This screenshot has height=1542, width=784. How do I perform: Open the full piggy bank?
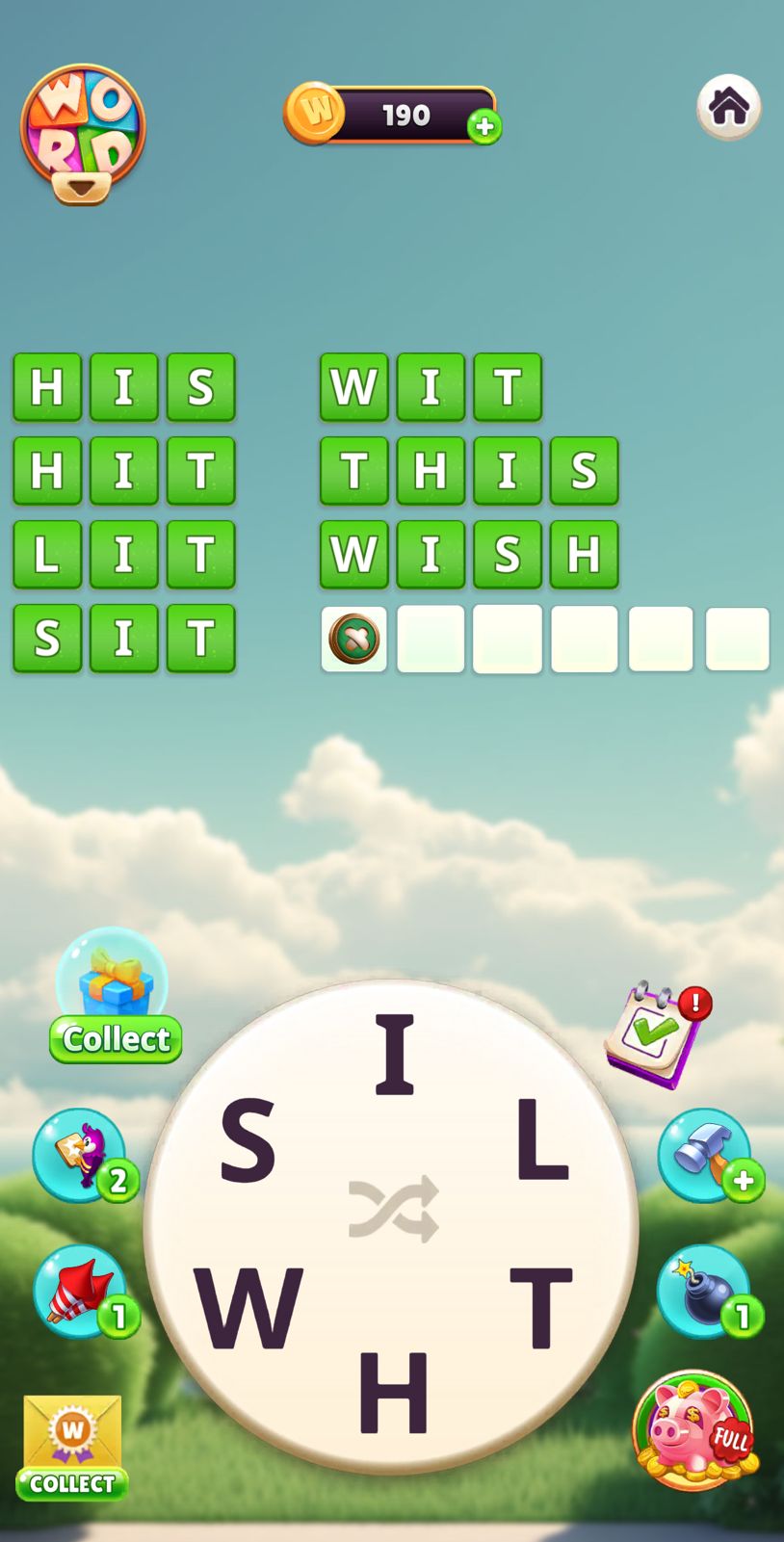click(693, 1429)
